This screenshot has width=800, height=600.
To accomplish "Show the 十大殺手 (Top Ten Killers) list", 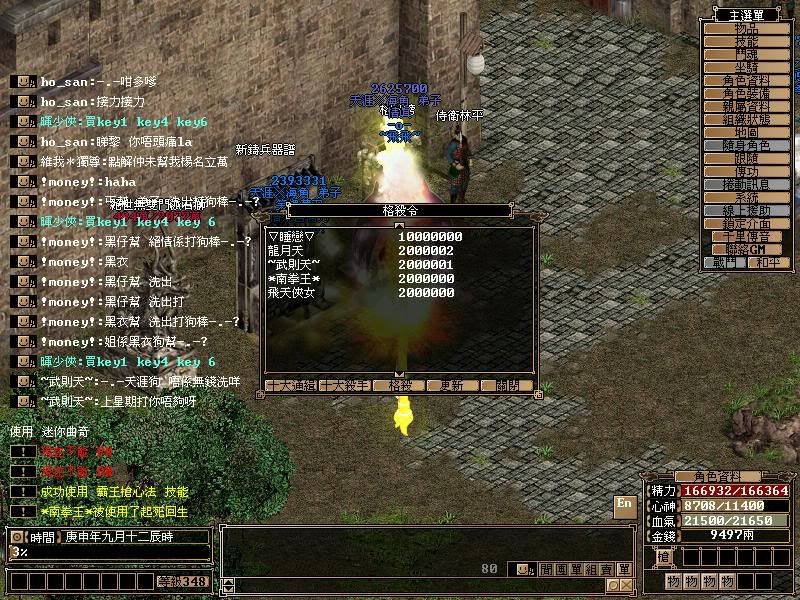I will tap(344, 385).
